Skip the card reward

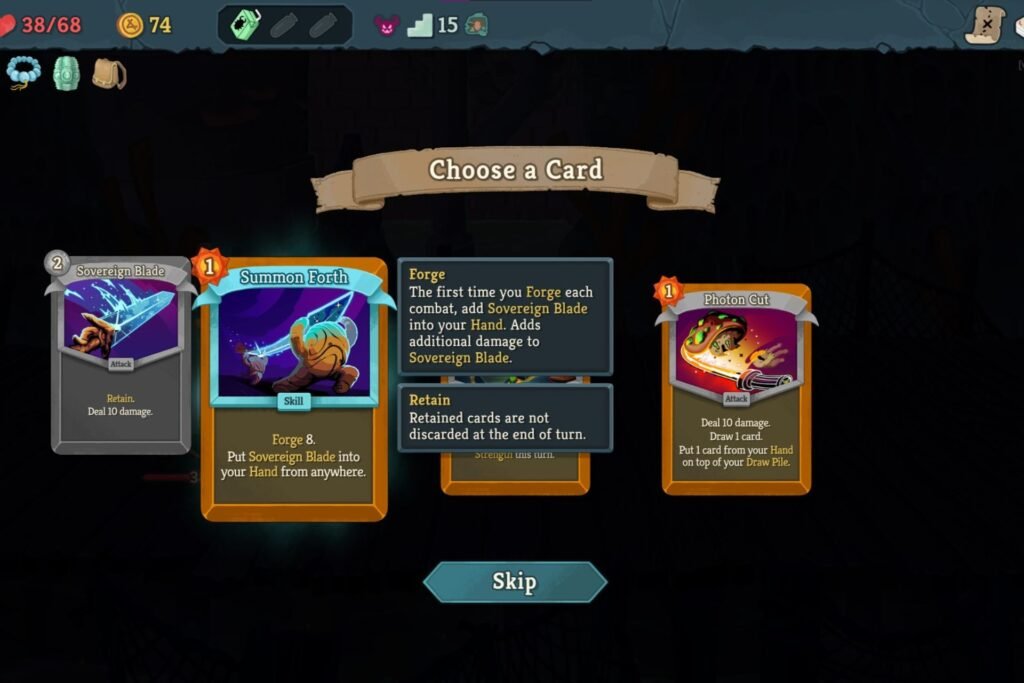tap(514, 582)
